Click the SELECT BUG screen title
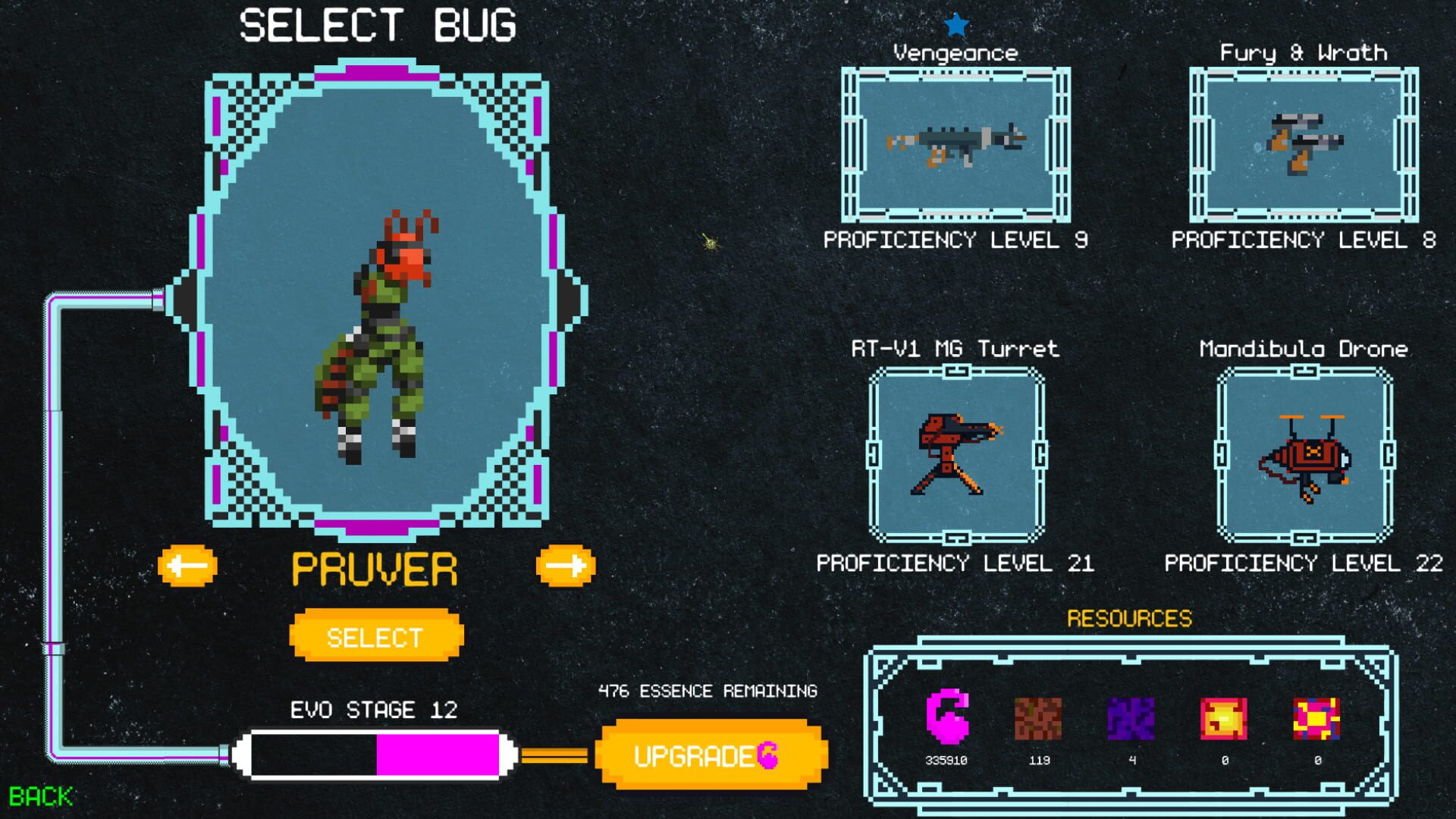The height and width of the screenshot is (819, 1456). click(x=378, y=26)
